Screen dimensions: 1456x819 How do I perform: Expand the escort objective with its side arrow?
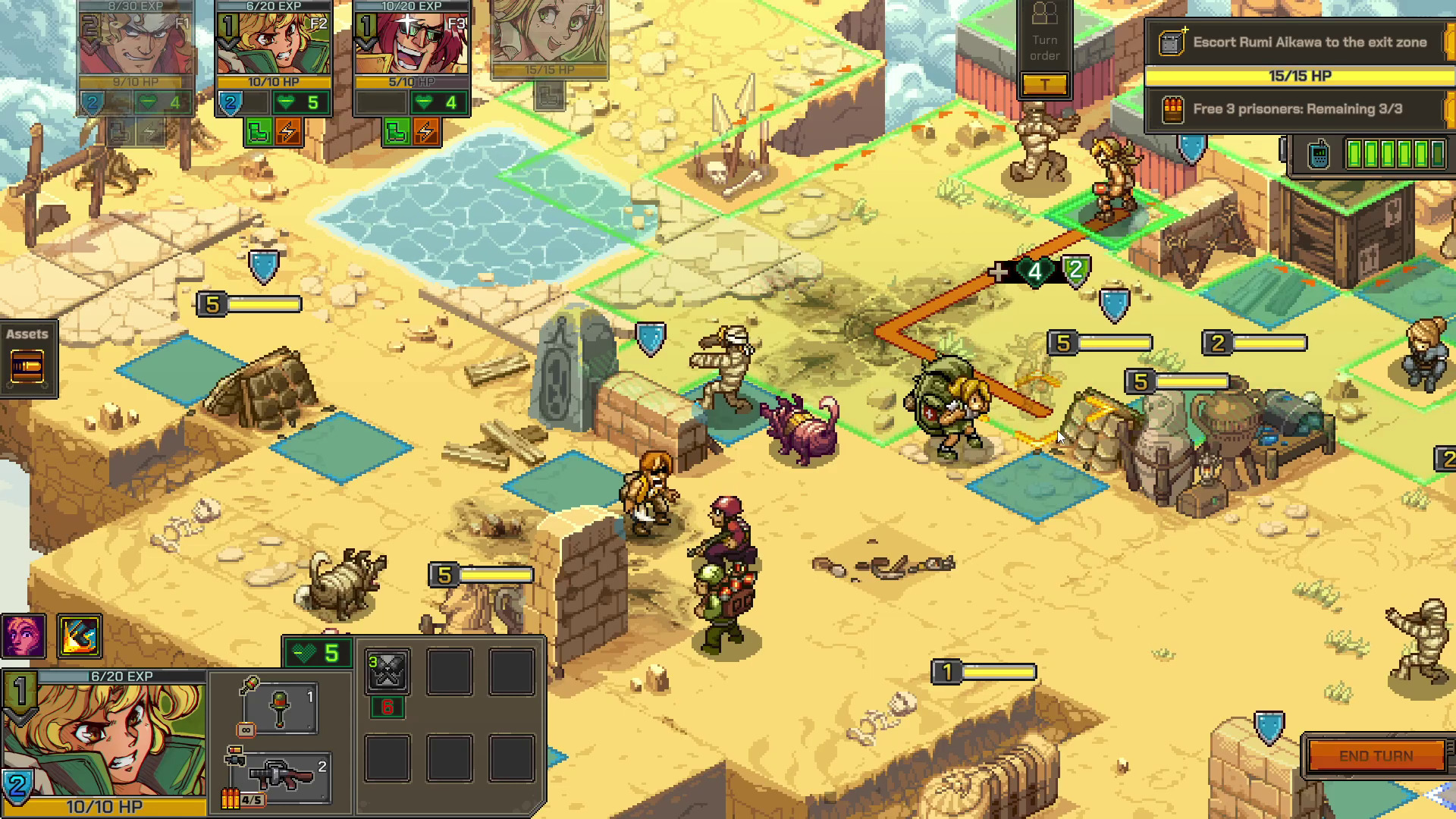[1449, 42]
